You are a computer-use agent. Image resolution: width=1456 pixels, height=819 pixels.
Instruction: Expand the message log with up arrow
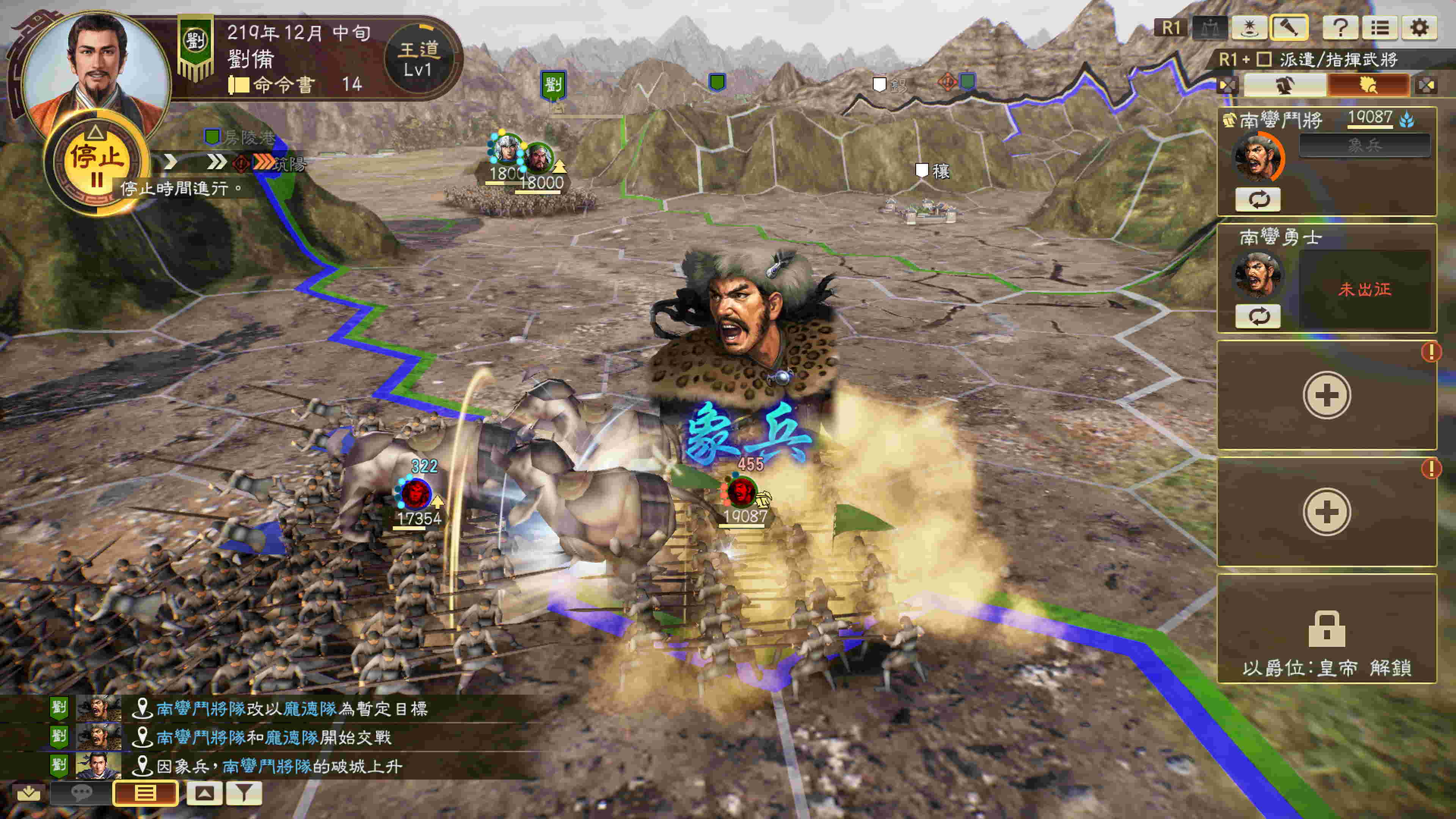coord(204,793)
